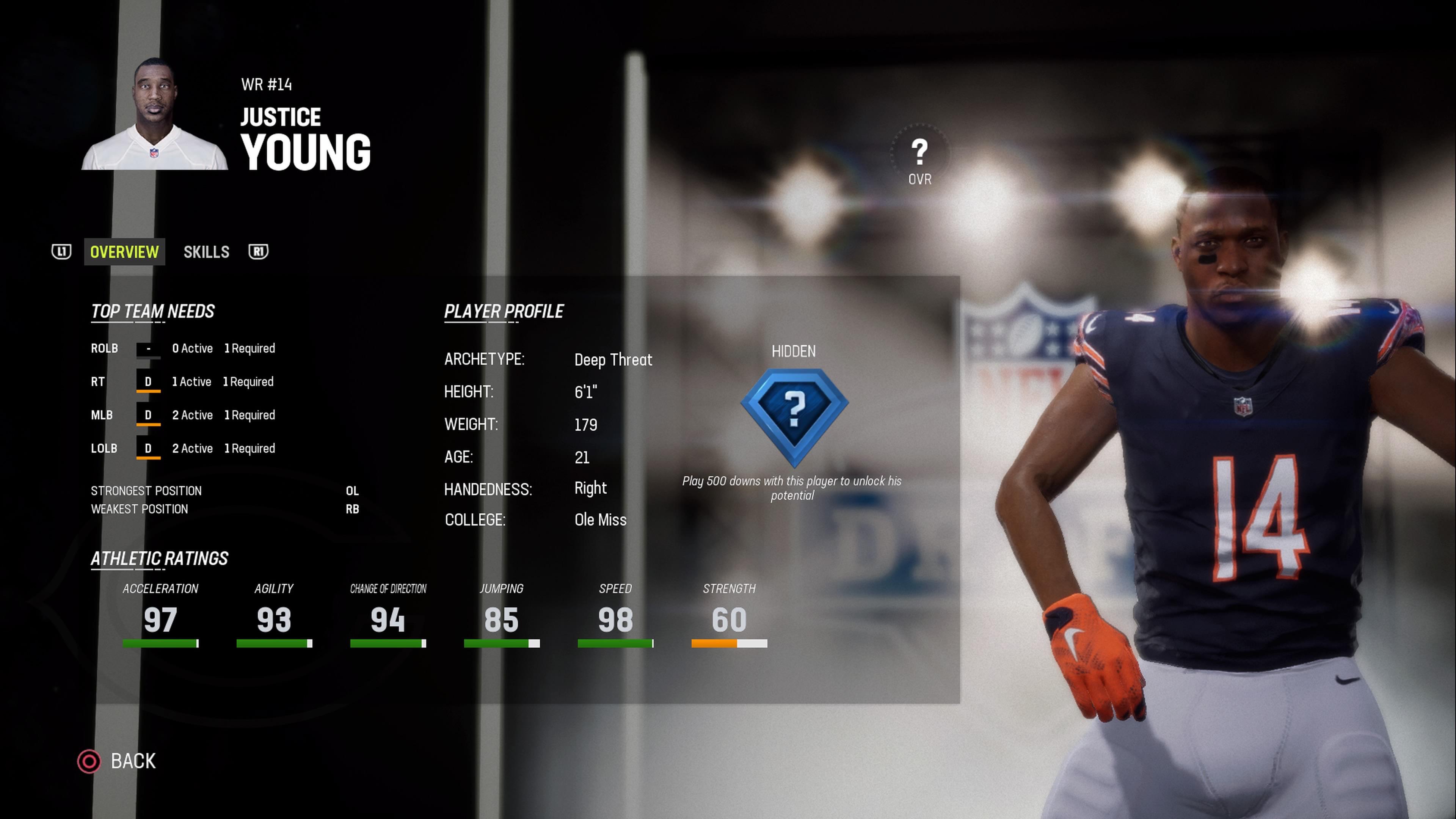
Task: Go back with the Back button
Action: pyautogui.click(x=117, y=761)
